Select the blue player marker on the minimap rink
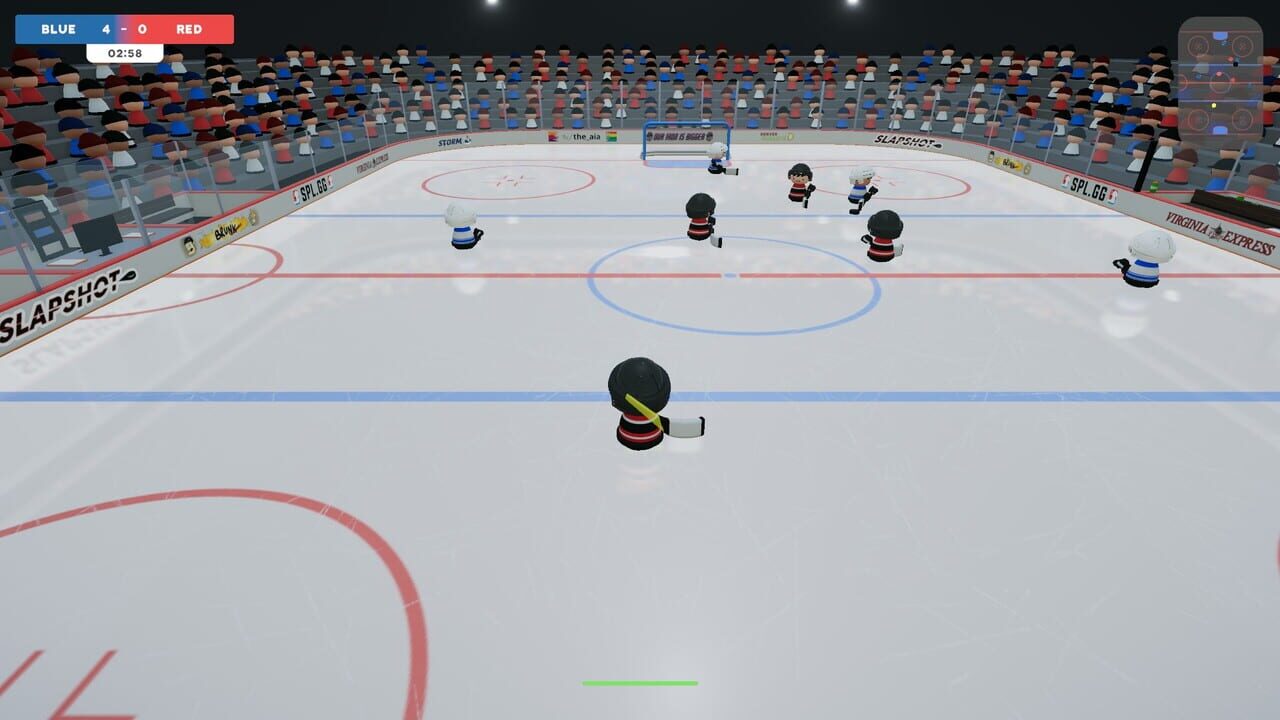This screenshot has width=1280, height=720. click(1197, 77)
